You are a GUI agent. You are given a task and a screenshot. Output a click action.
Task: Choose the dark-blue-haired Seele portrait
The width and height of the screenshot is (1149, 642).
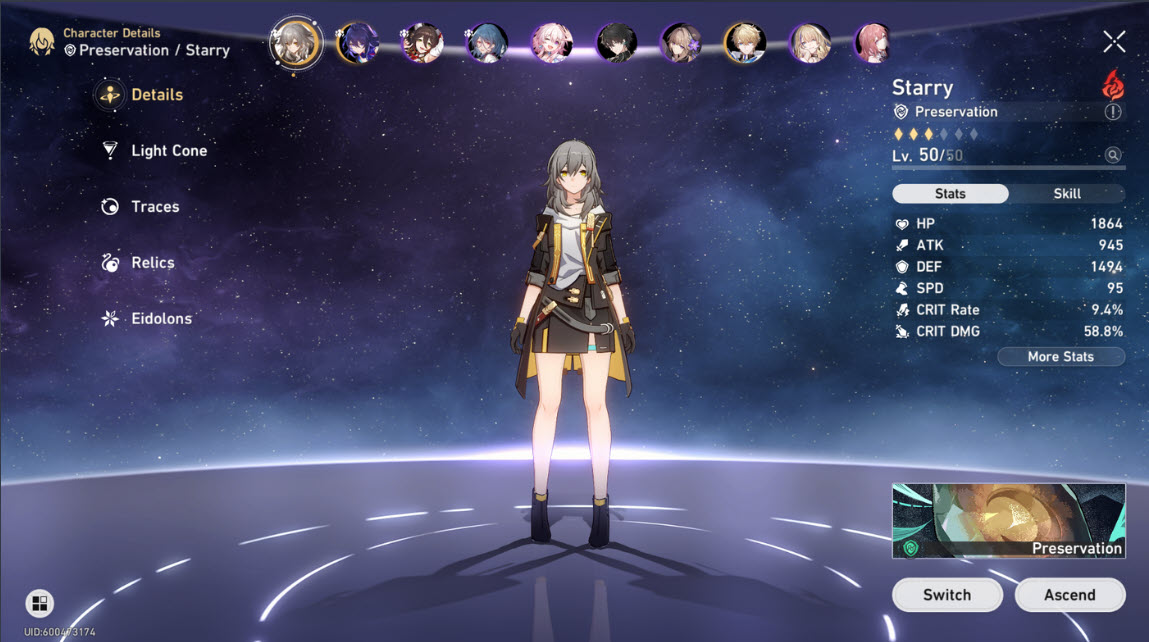point(357,43)
